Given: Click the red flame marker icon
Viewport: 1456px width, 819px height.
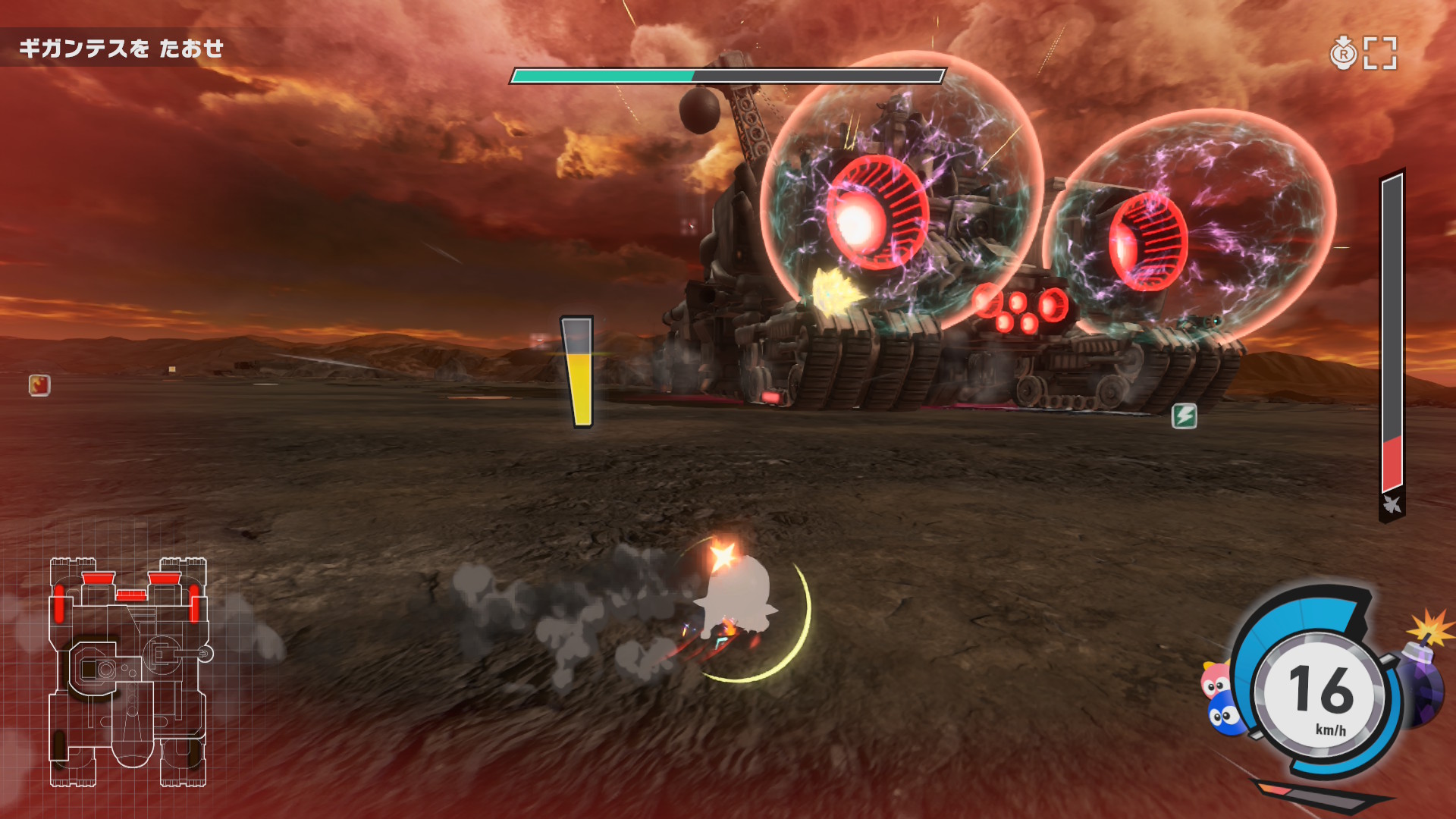Looking at the screenshot, I should tap(39, 385).
